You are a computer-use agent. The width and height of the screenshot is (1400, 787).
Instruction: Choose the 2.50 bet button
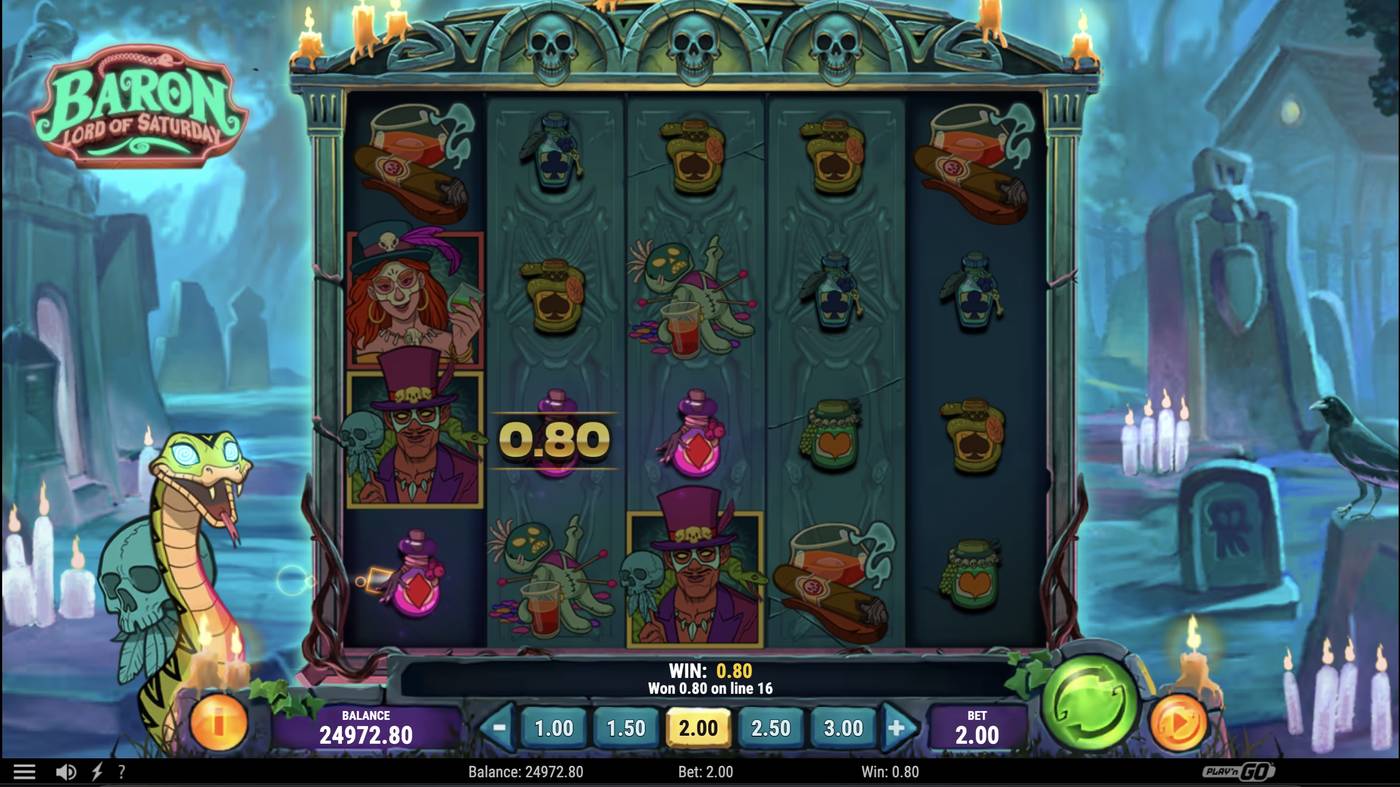click(770, 728)
